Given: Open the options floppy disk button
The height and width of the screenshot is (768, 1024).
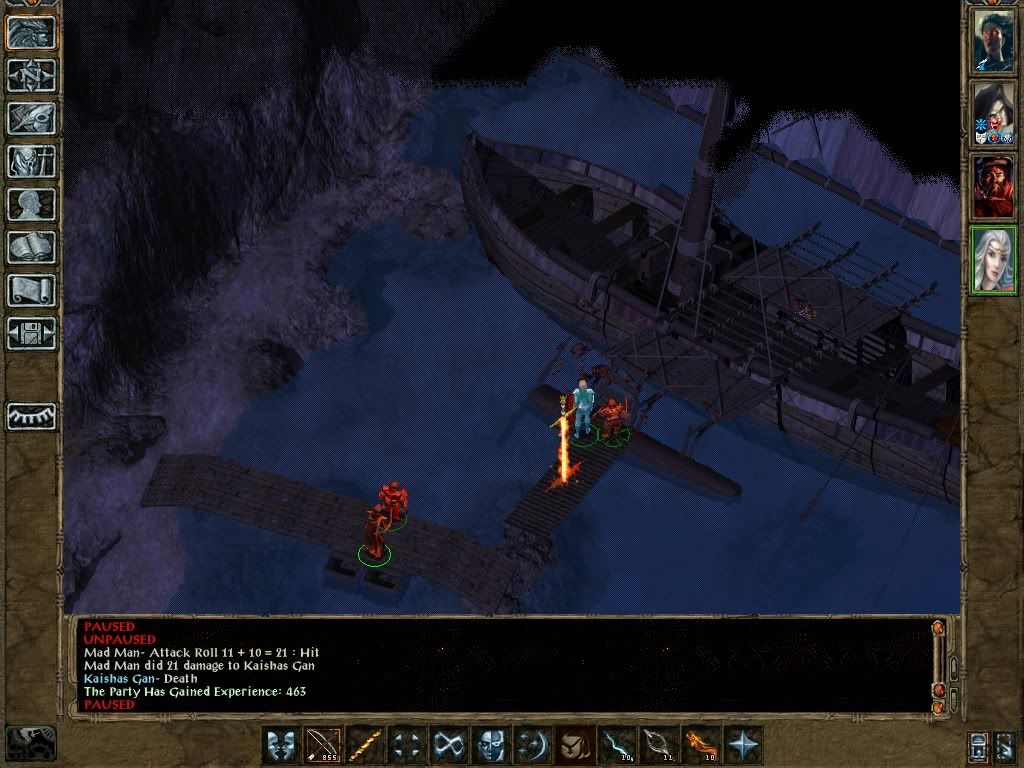Looking at the screenshot, I should tap(32, 333).
